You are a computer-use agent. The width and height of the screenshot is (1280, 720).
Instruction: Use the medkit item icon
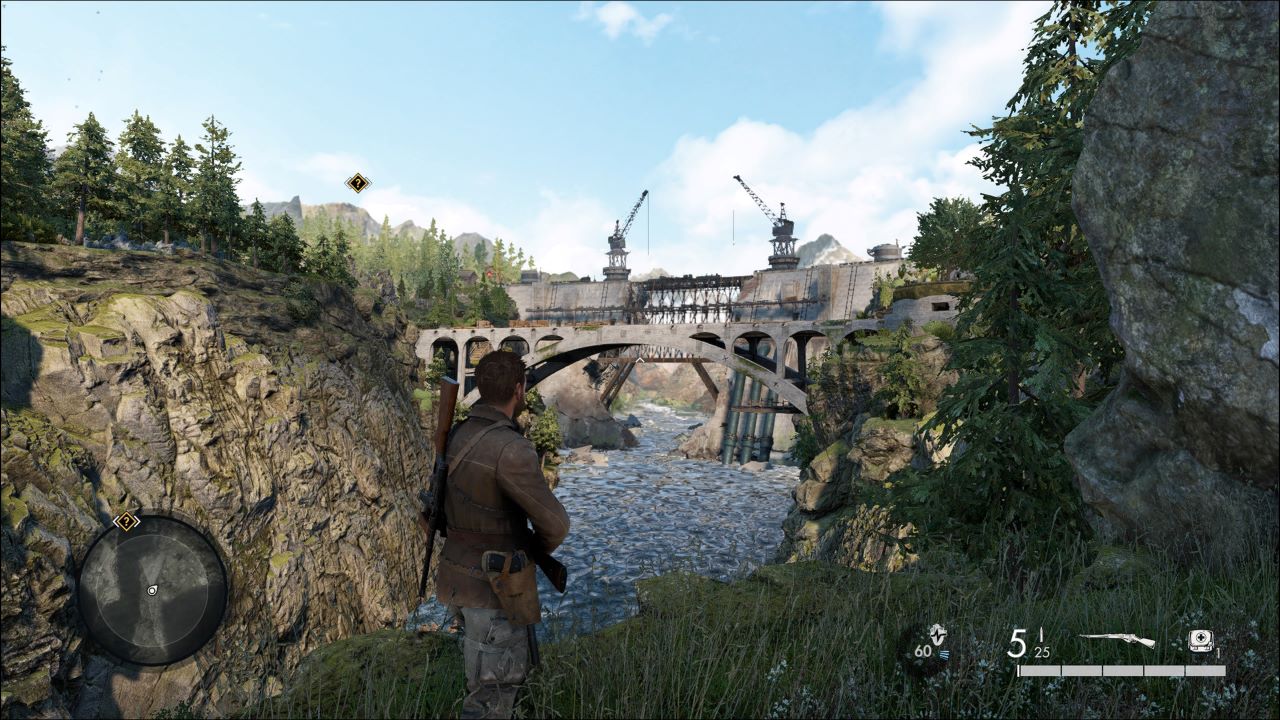coord(1200,641)
